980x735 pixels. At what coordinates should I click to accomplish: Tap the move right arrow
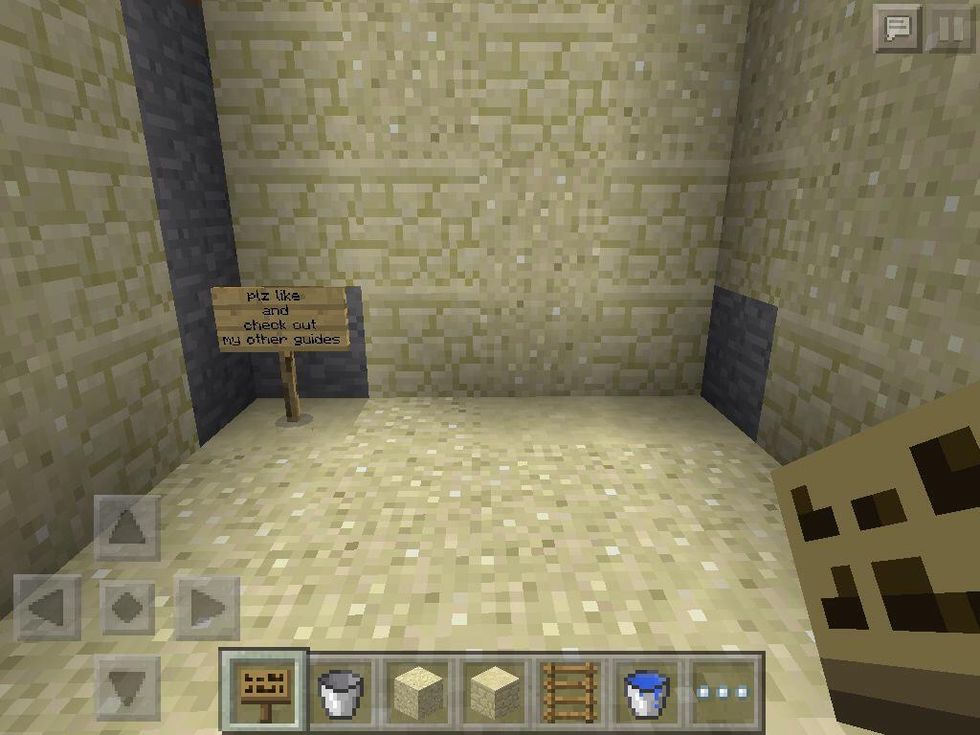[207, 607]
